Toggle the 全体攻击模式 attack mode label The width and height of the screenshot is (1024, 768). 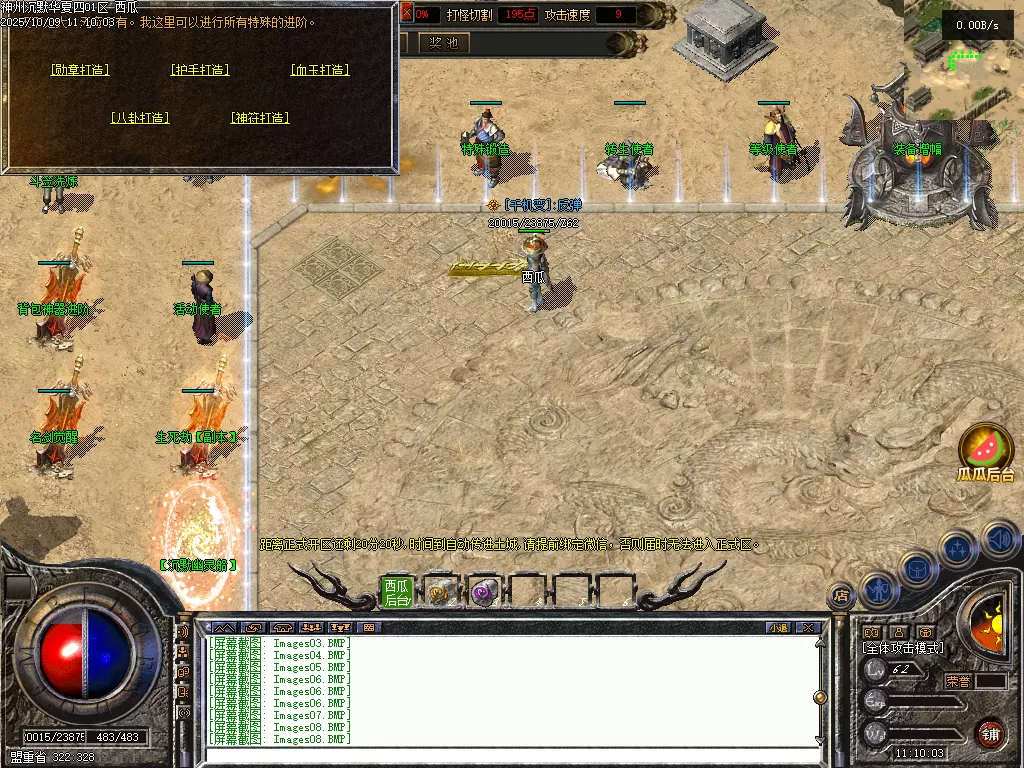click(x=903, y=648)
